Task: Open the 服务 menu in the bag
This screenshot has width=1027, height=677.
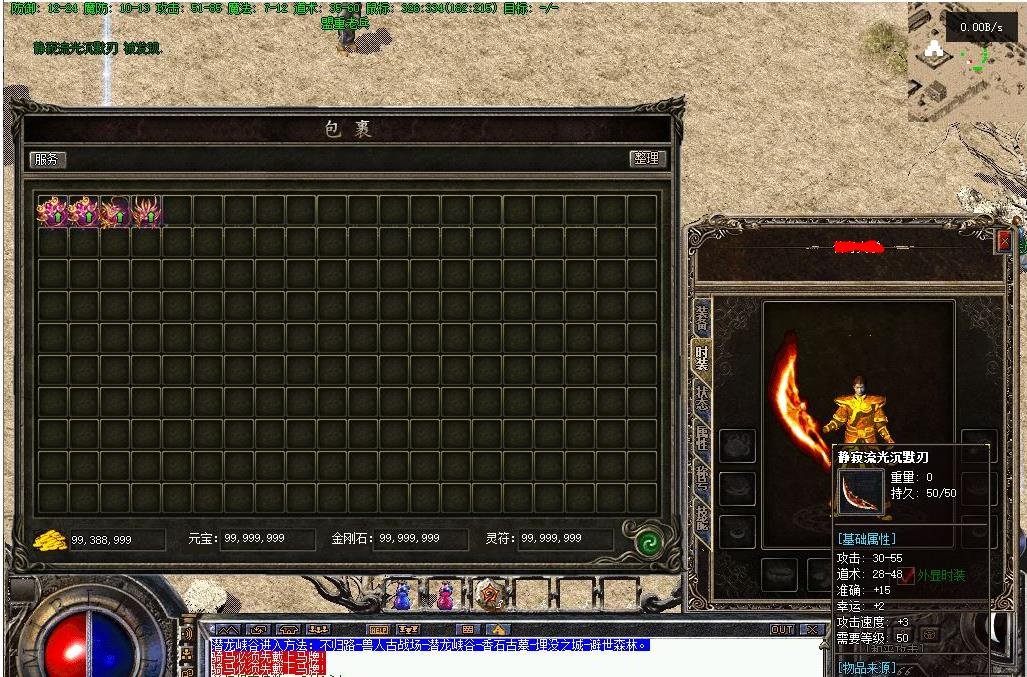Action: click(47, 159)
